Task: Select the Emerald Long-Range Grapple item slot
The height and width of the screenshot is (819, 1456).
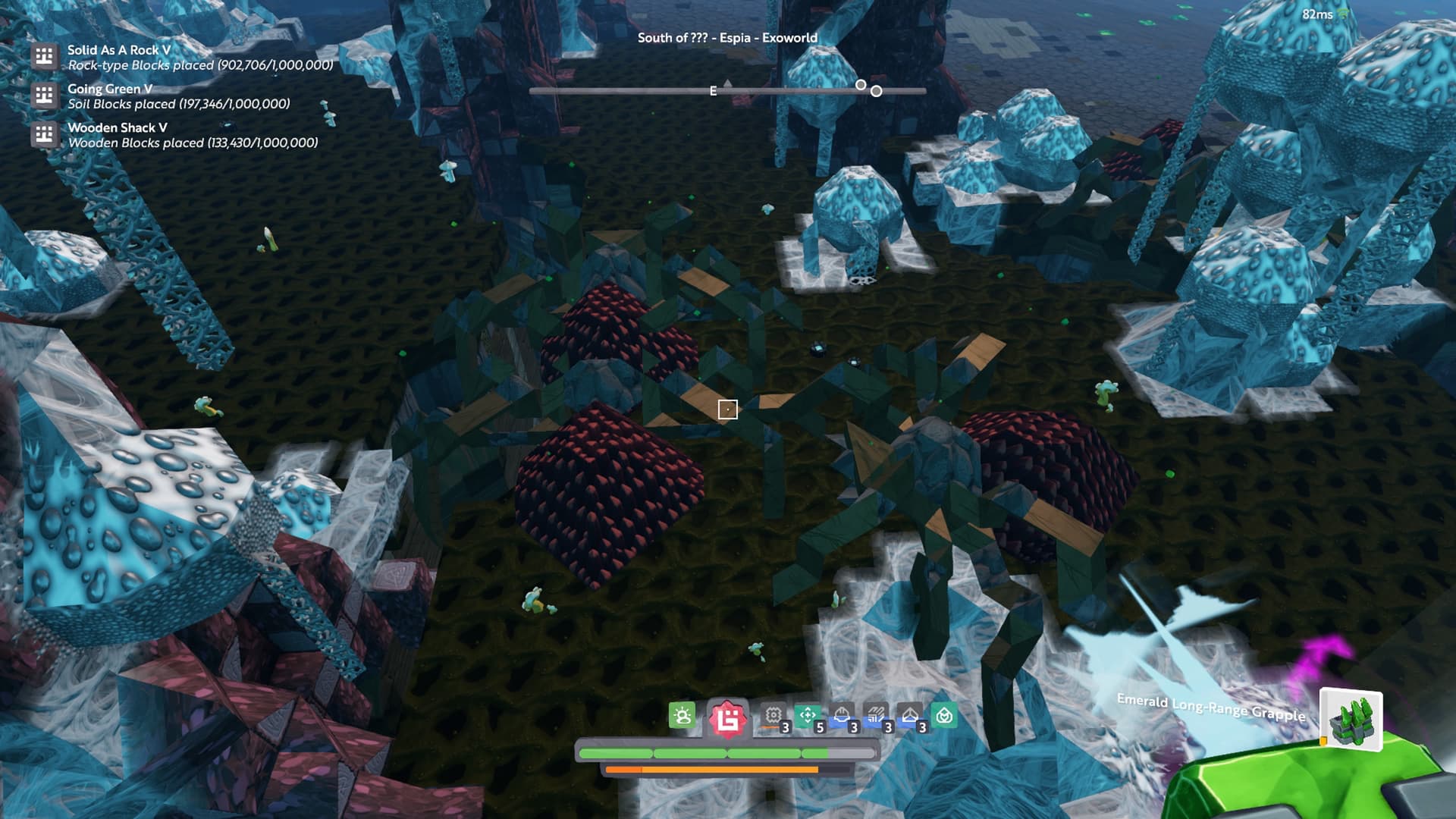Action: pos(1351,718)
